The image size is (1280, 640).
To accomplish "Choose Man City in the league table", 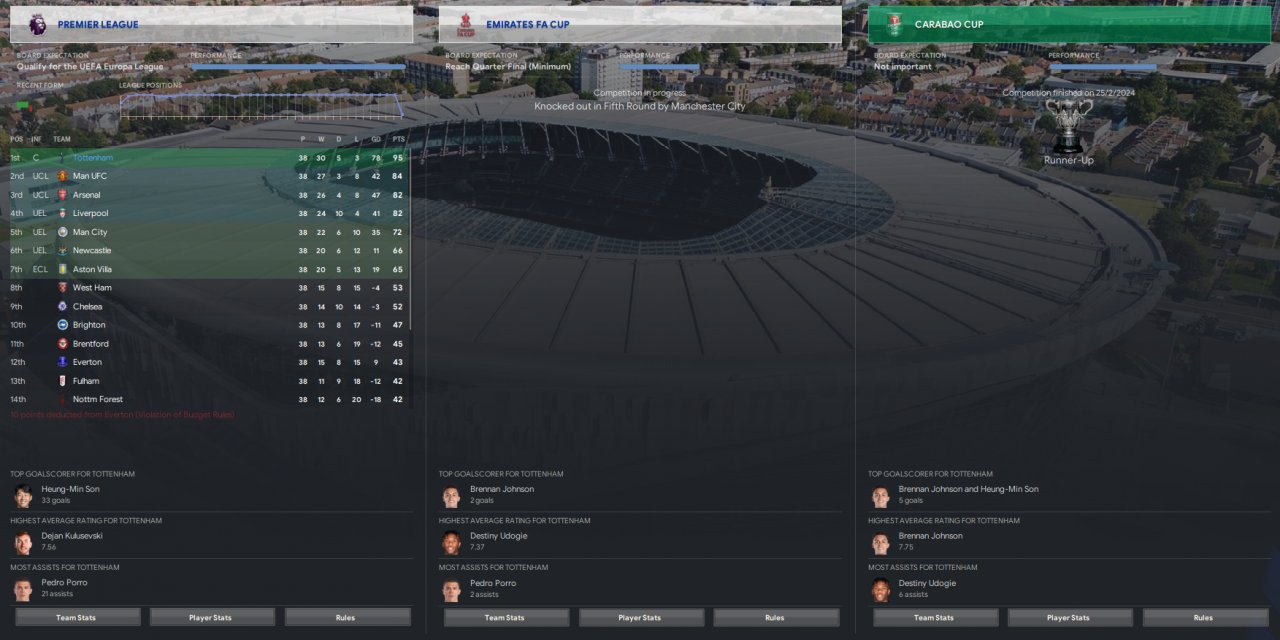I will coord(90,232).
